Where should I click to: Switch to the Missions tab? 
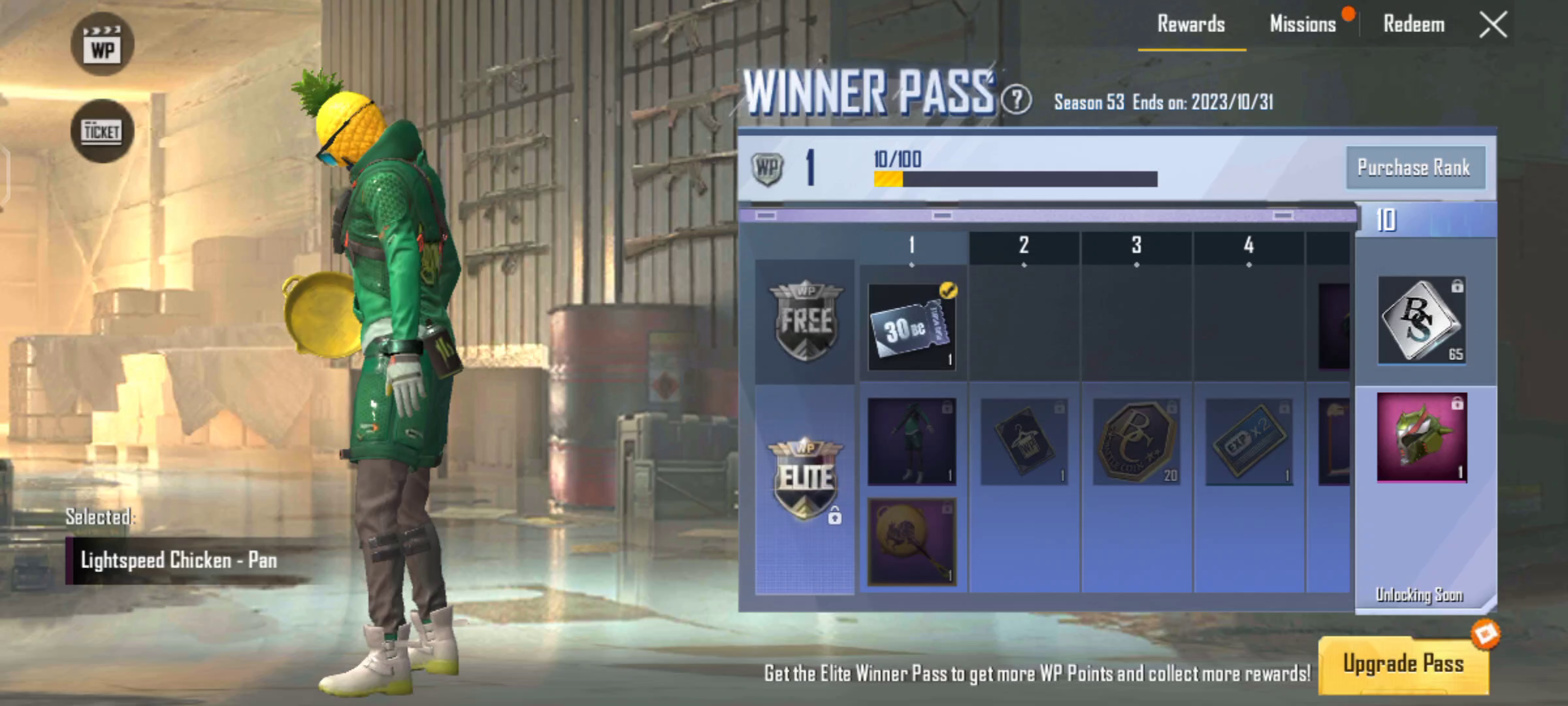[1304, 24]
